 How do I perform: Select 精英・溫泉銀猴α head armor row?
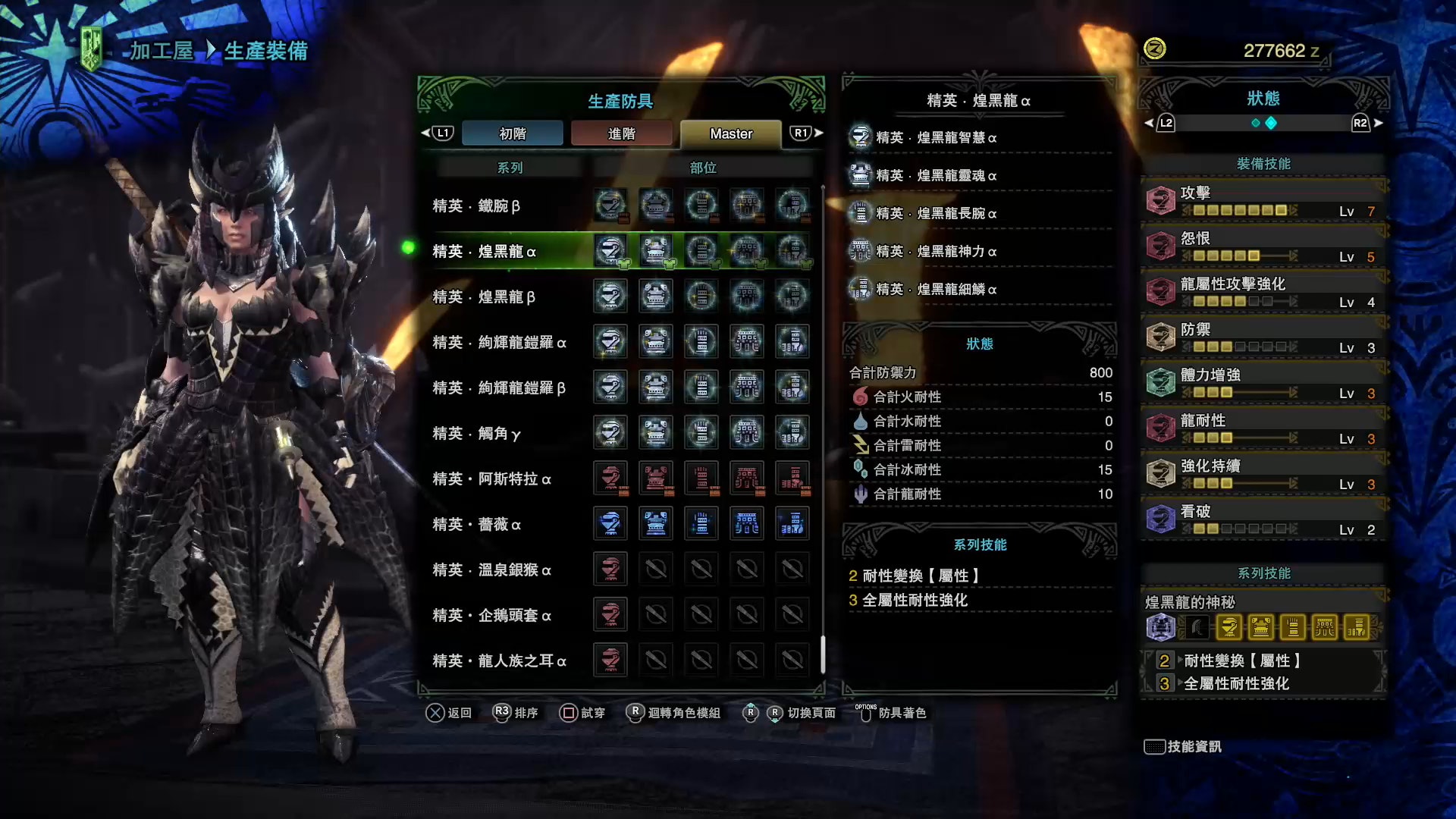[x=491, y=570]
